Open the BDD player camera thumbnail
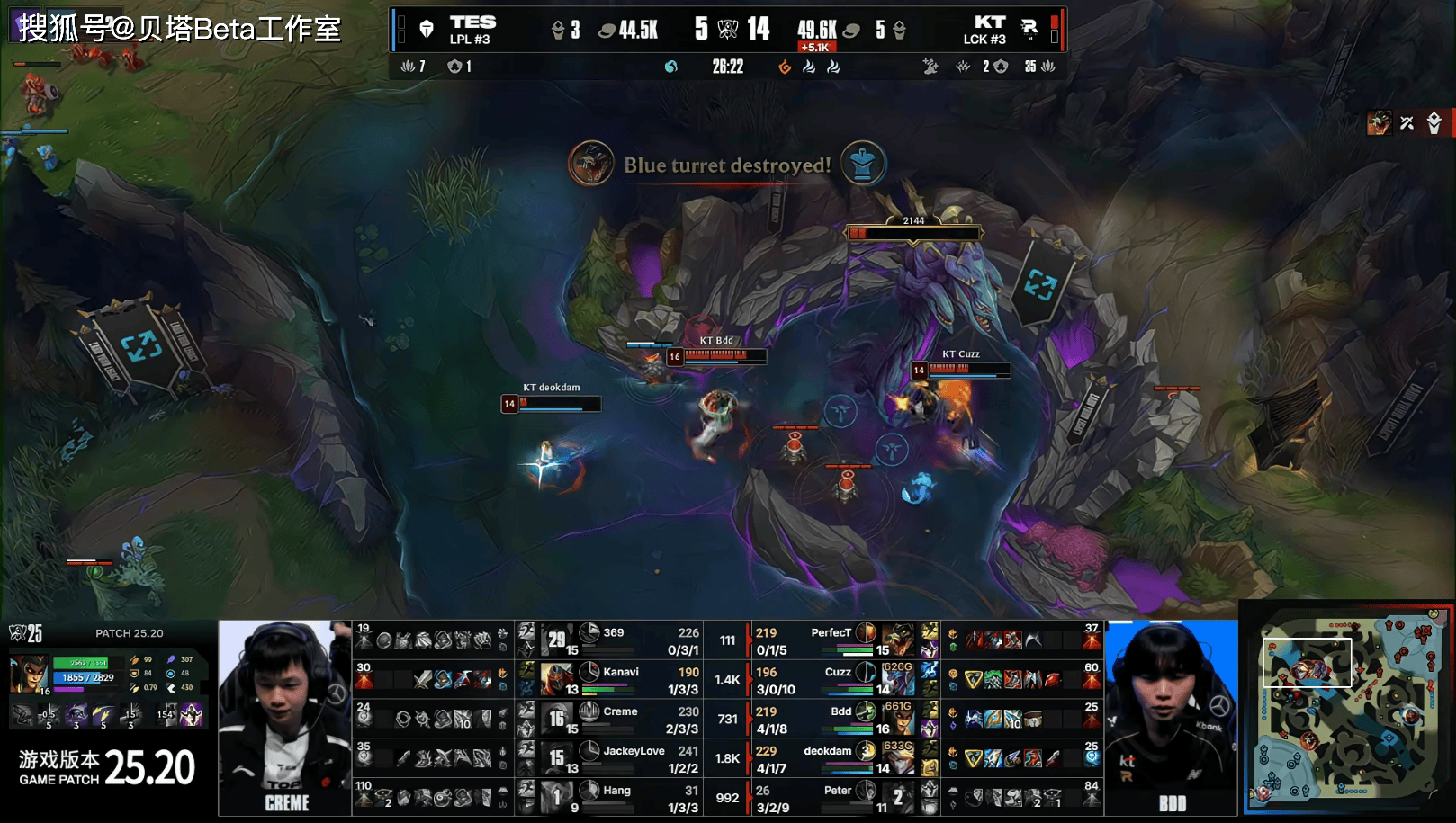This screenshot has width=1456, height=823. pyautogui.click(x=1171, y=717)
